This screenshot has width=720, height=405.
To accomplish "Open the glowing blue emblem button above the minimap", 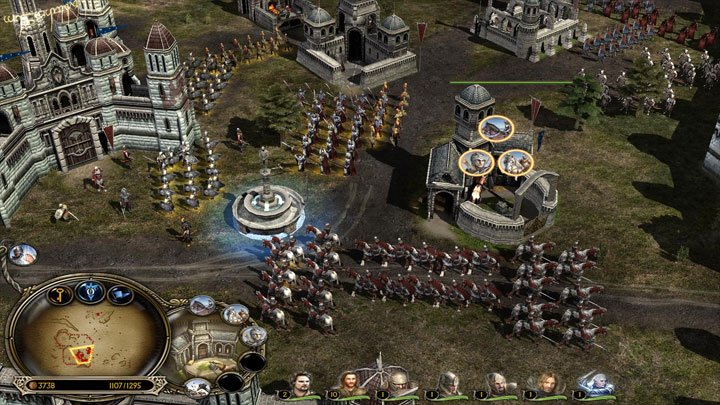I will [x=90, y=291].
